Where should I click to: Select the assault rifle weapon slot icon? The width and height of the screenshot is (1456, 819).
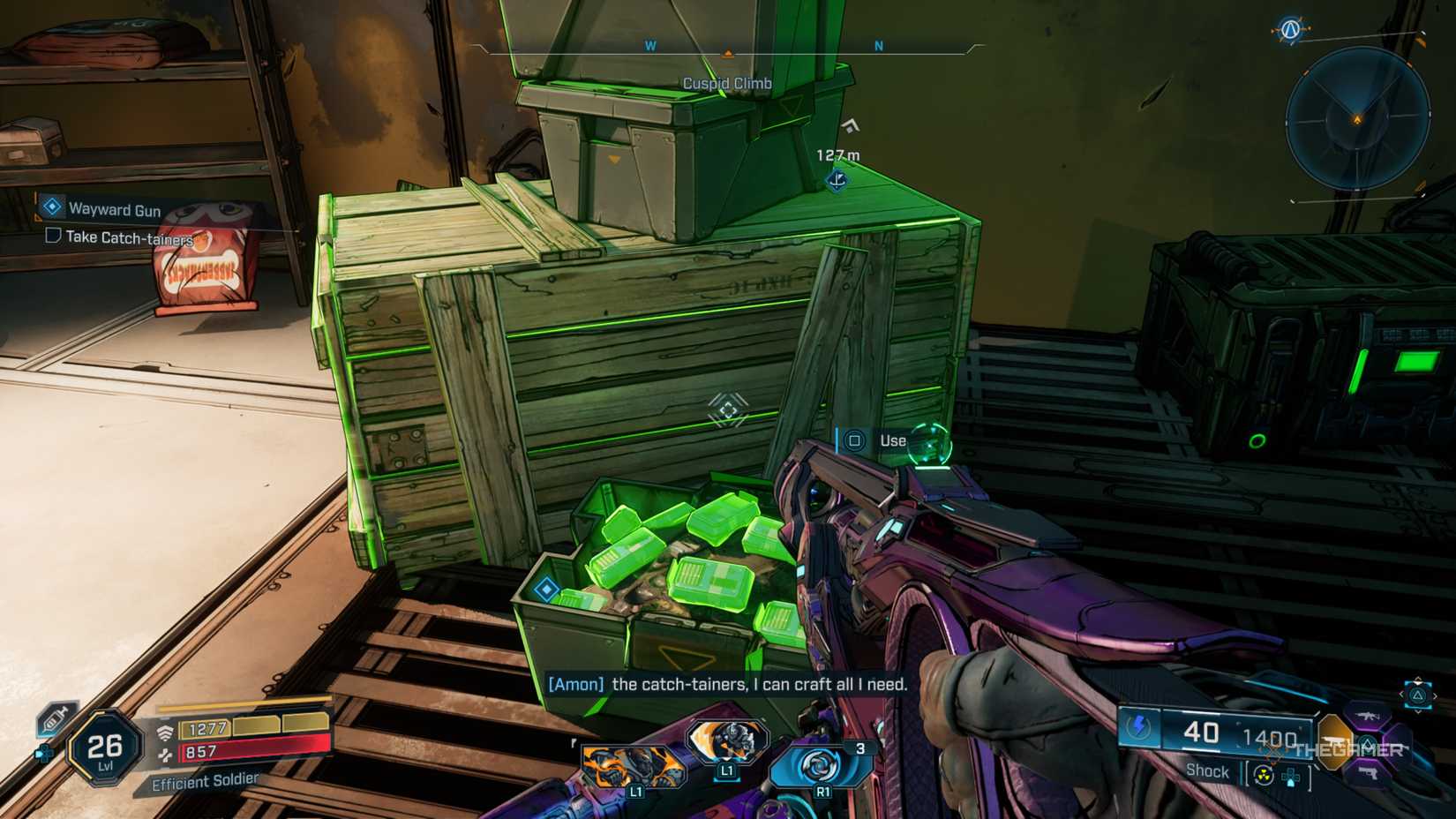coord(1368,717)
